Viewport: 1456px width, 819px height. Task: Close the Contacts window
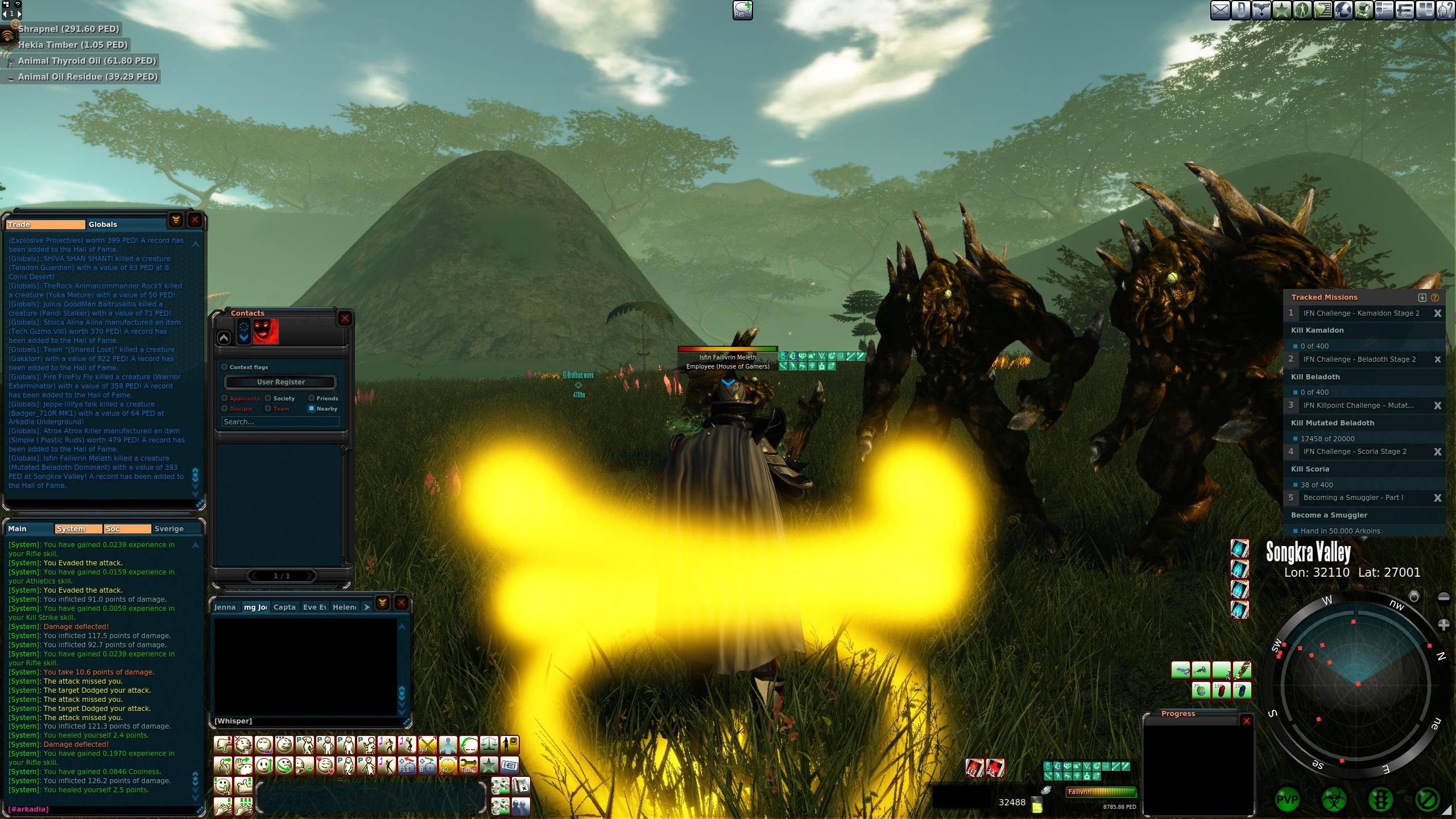coord(345,318)
